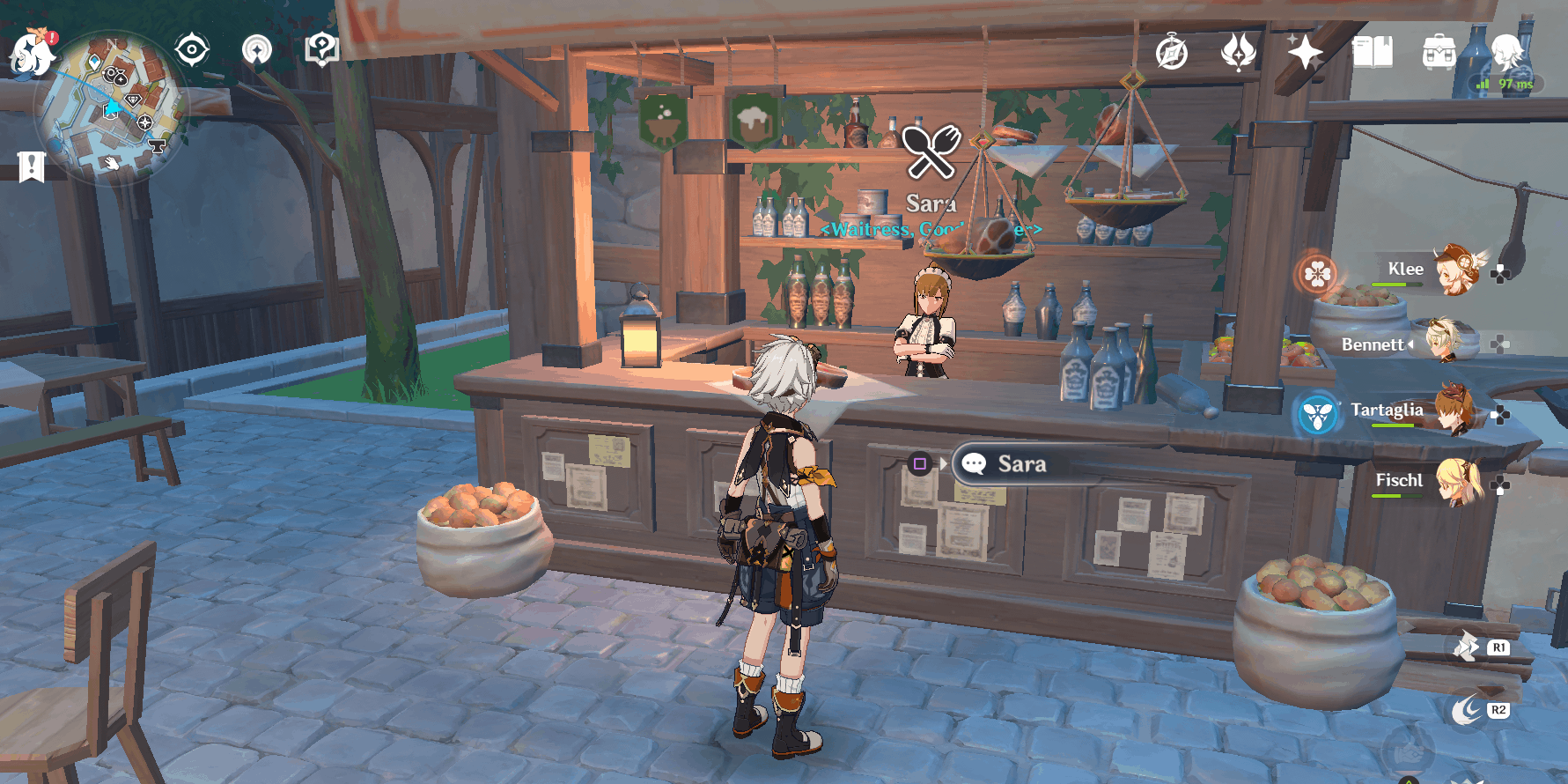The image size is (1568, 784).
Task: Activate the eye-shaped Elemental Sight icon
Action: pyautogui.click(x=191, y=50)
